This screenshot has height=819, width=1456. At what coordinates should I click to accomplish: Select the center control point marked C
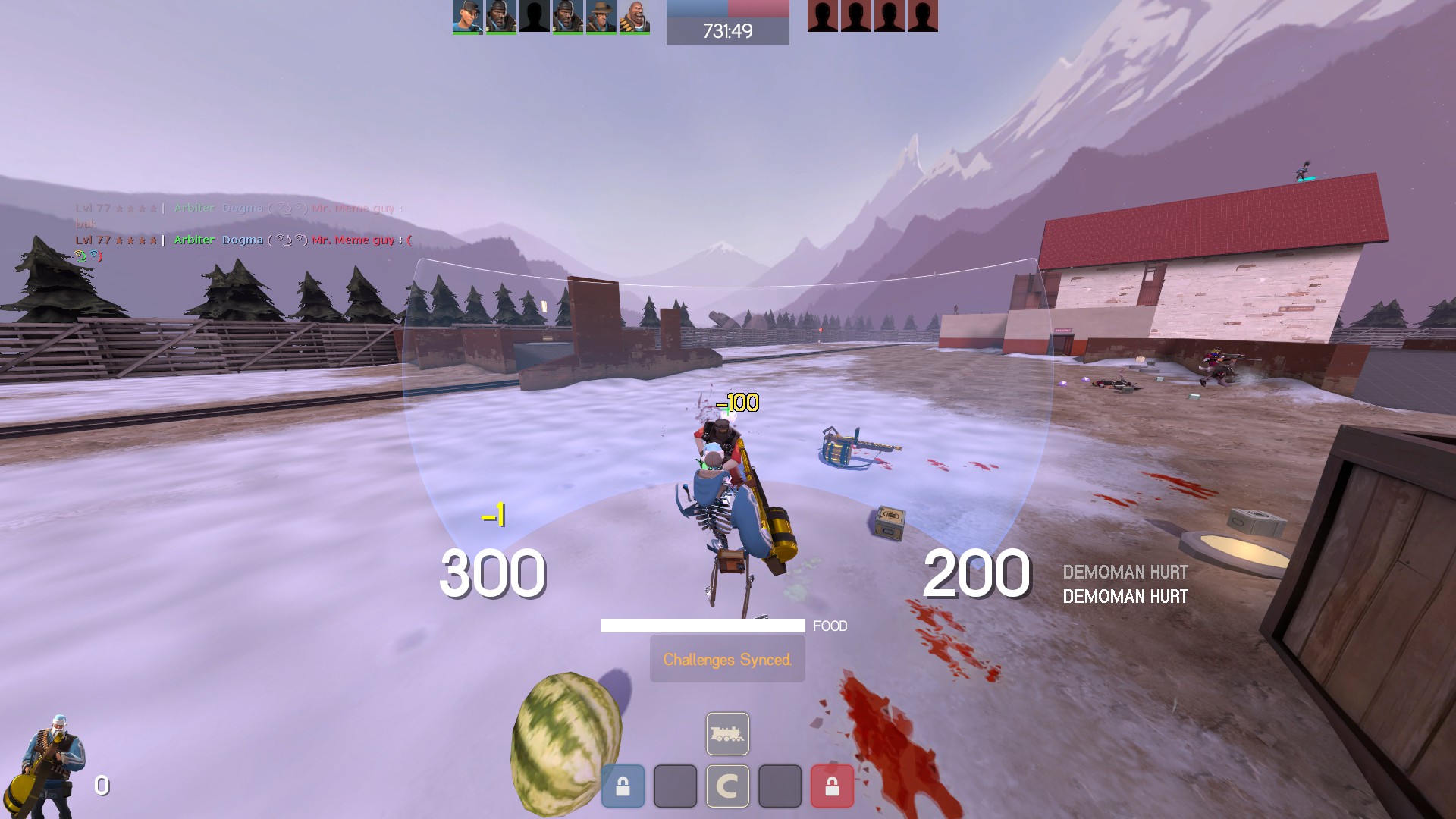click(727, 786)
